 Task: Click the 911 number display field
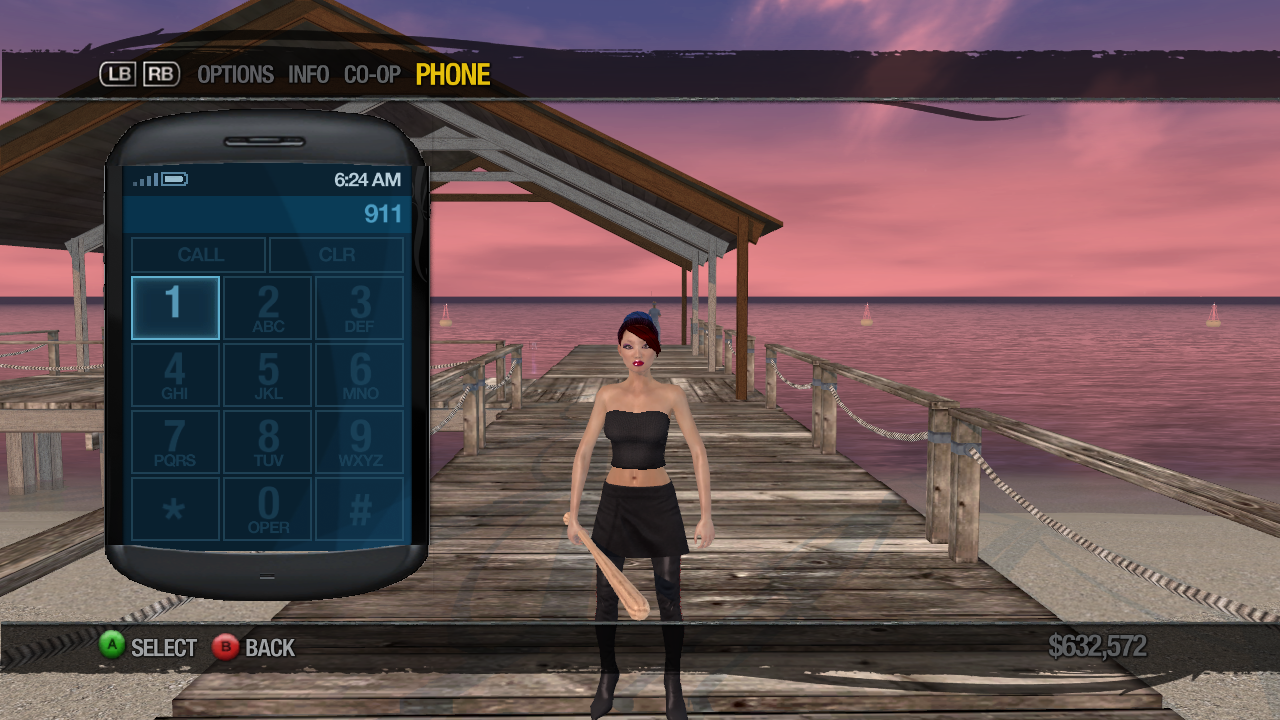(x=265, y=214)
